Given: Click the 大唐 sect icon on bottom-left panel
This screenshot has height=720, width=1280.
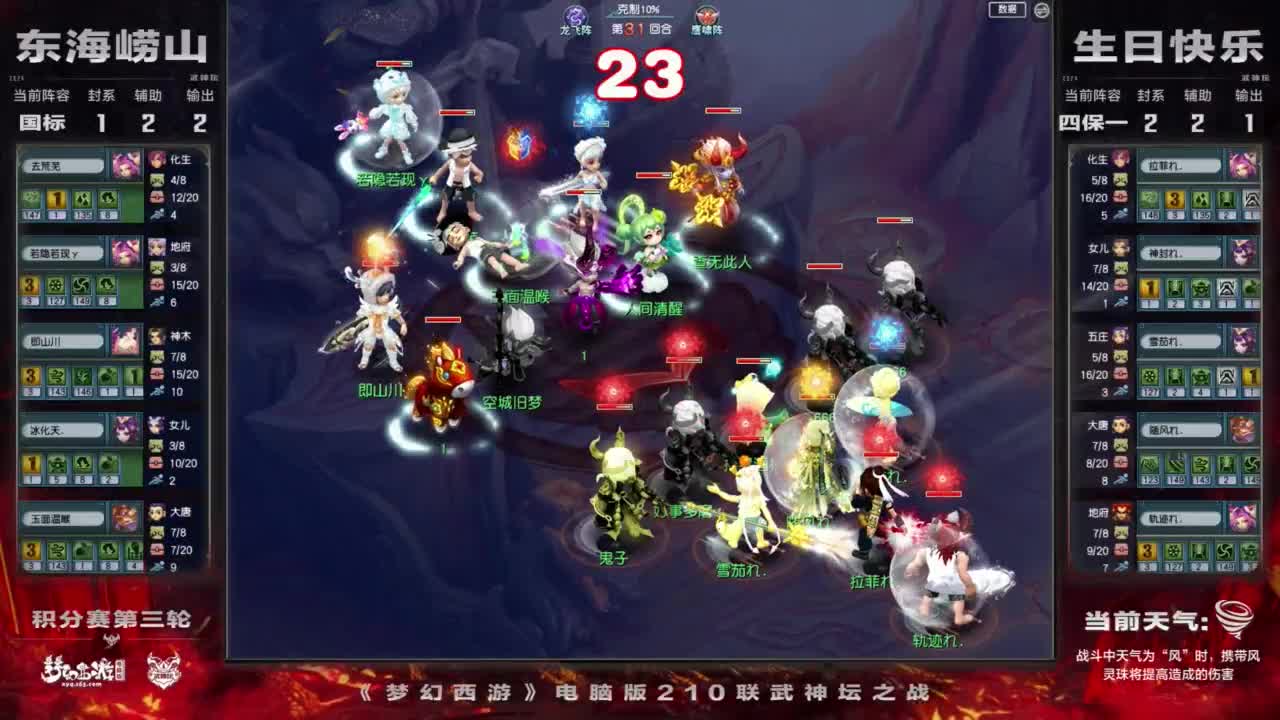Looking at the screenshot, I should pos(155,512).
